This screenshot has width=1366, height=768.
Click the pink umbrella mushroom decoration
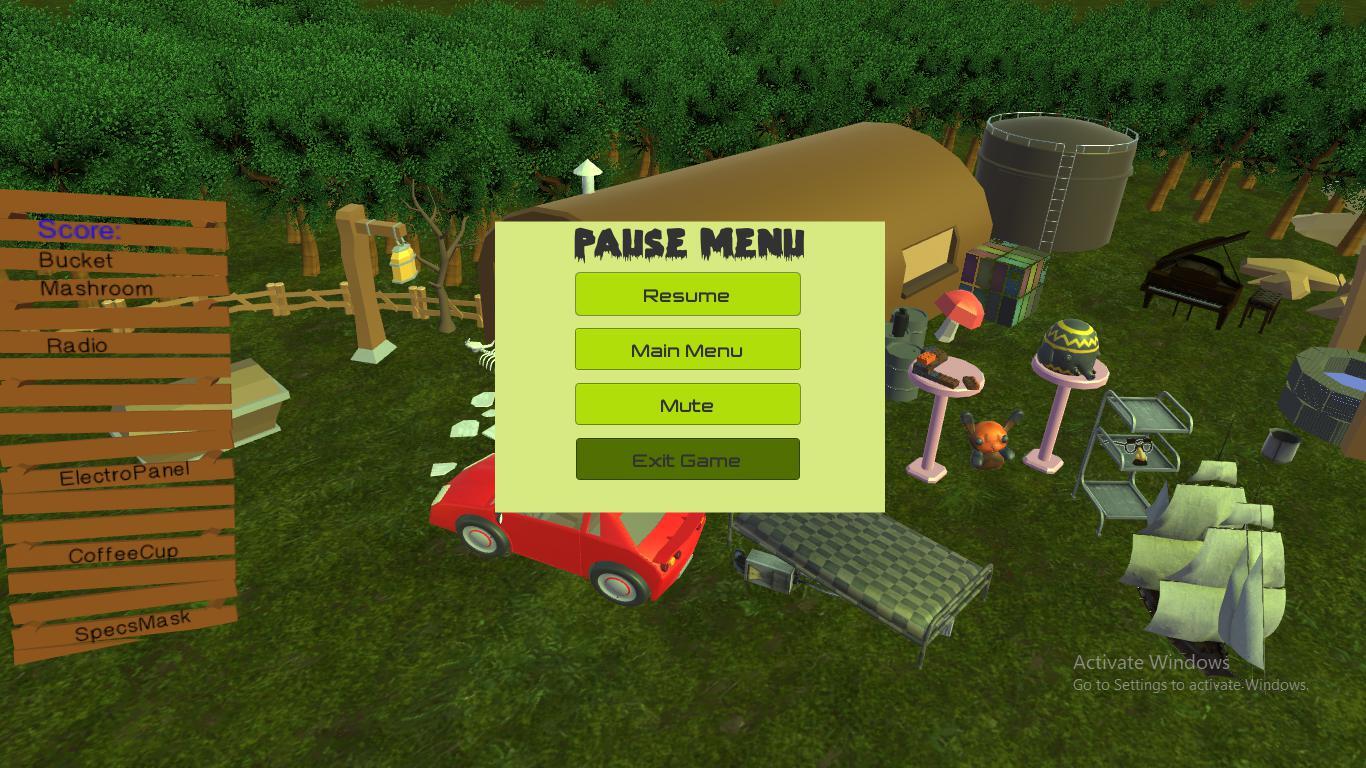coord(960,310)
